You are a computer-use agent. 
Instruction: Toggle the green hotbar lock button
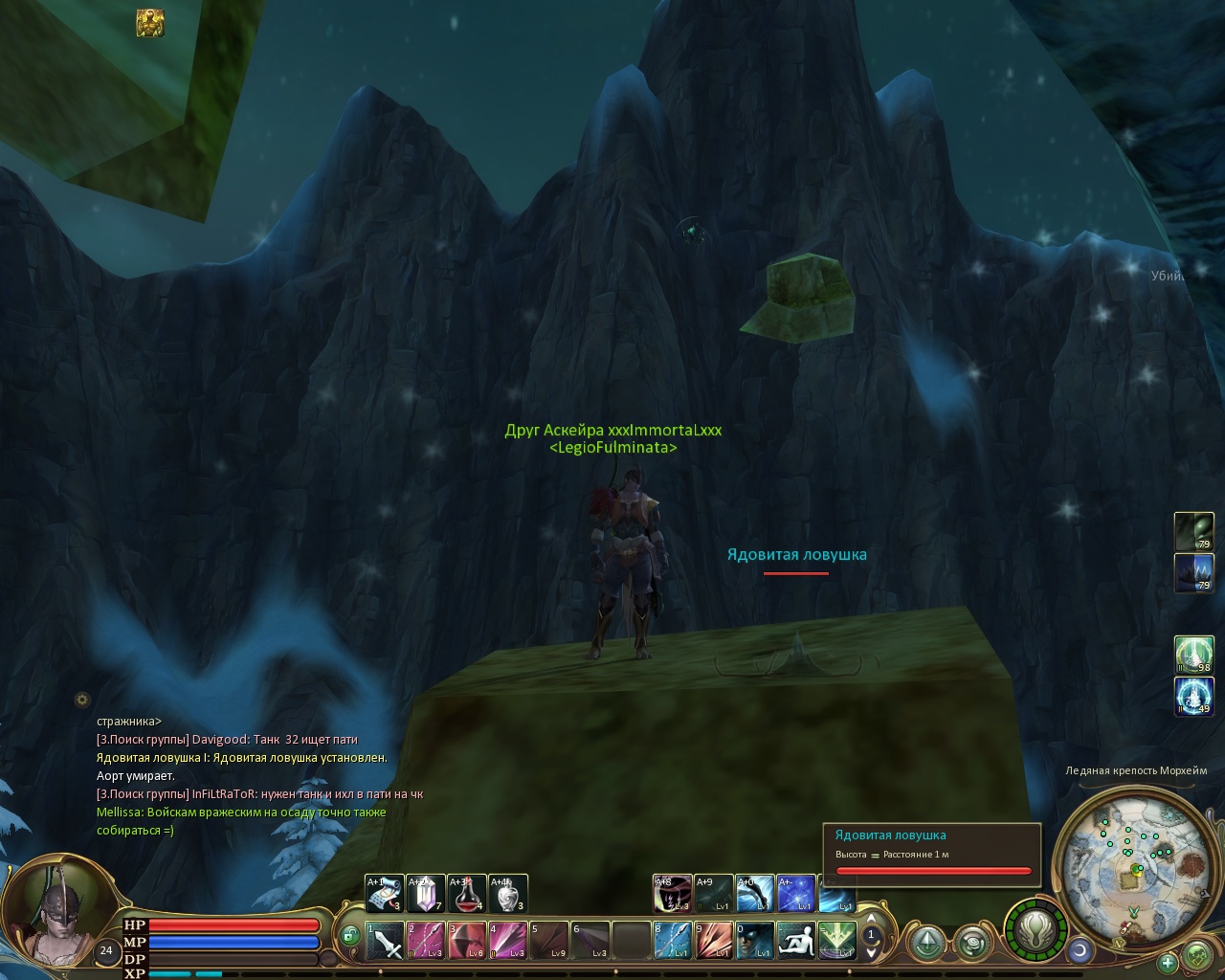click(350, 935)
